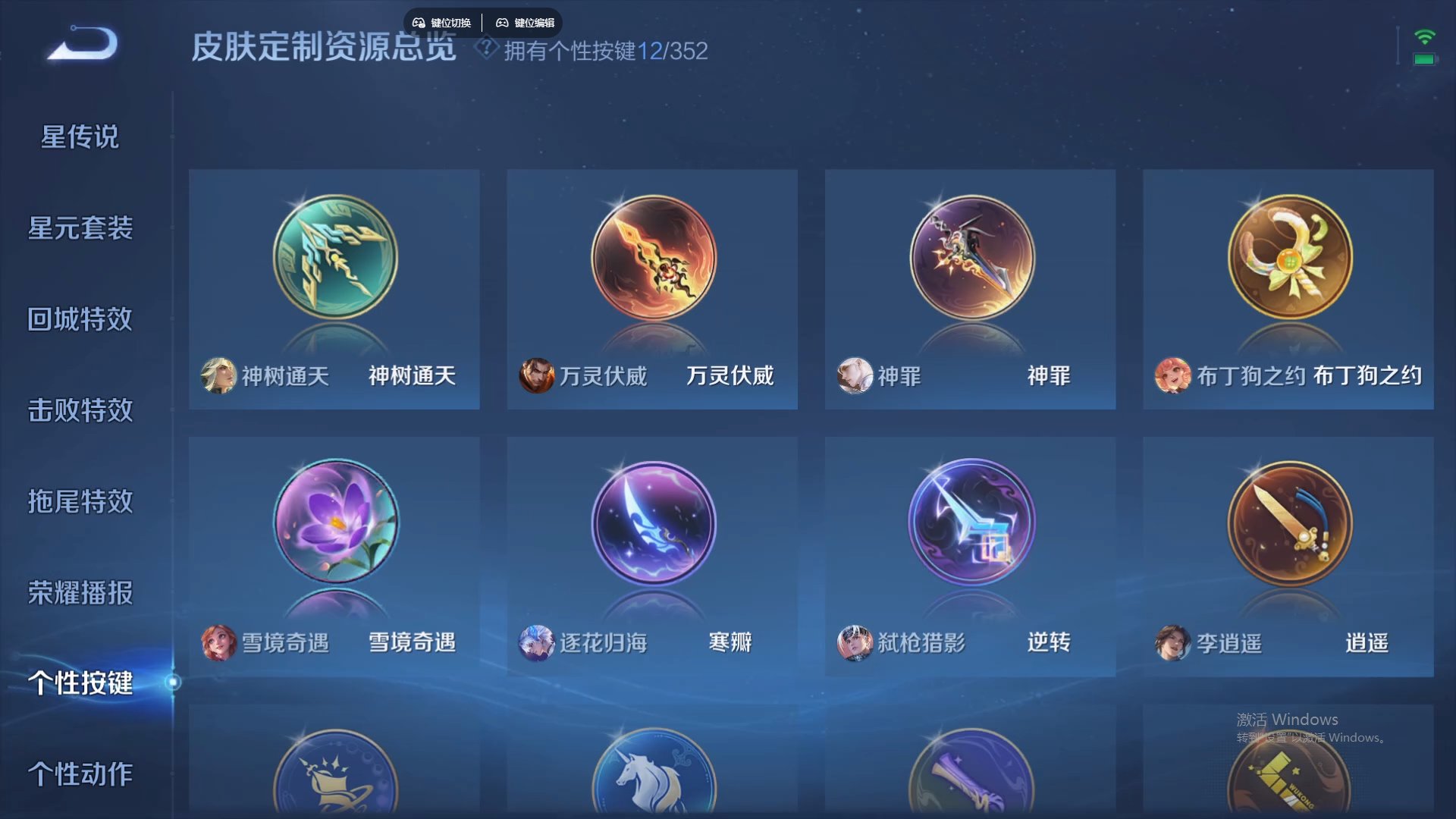The height and width of the screenshot is (819, 1456).
Task: Click the 李逍遥 hero avatar portrait
Action: (1172, 643)
